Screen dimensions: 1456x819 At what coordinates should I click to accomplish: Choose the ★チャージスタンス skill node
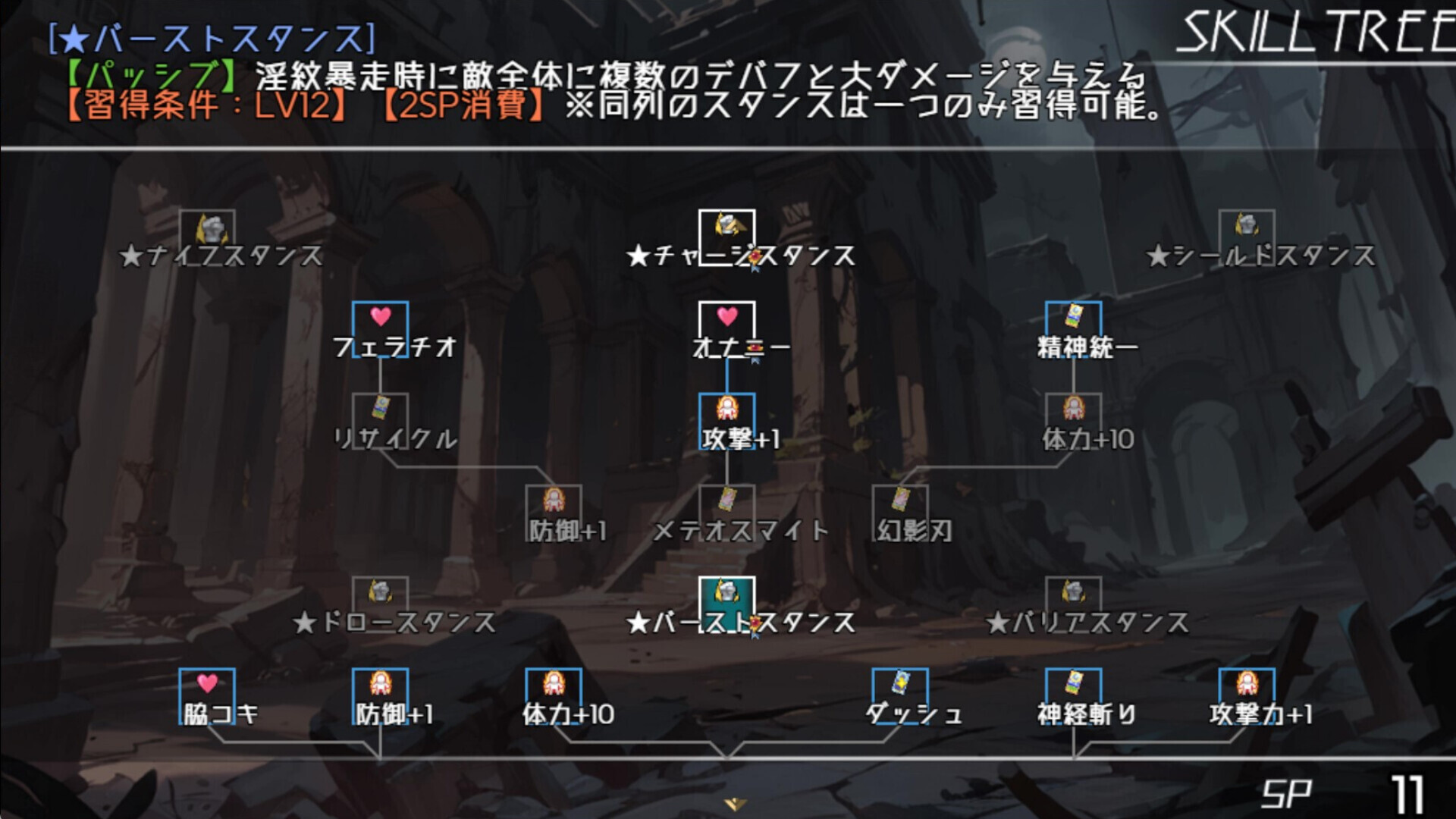pos(726,229)
